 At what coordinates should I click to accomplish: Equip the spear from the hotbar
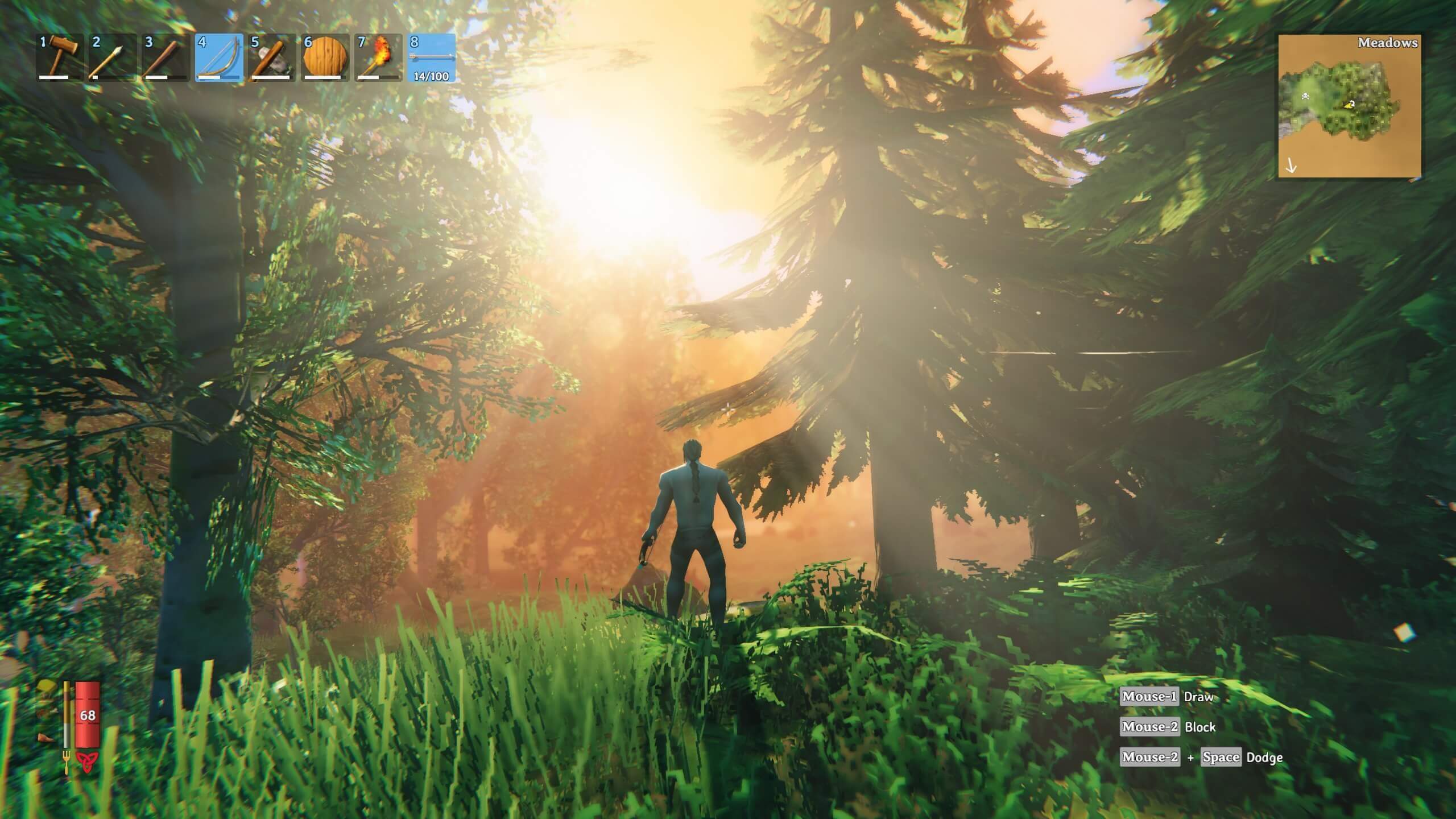[112, 57]
